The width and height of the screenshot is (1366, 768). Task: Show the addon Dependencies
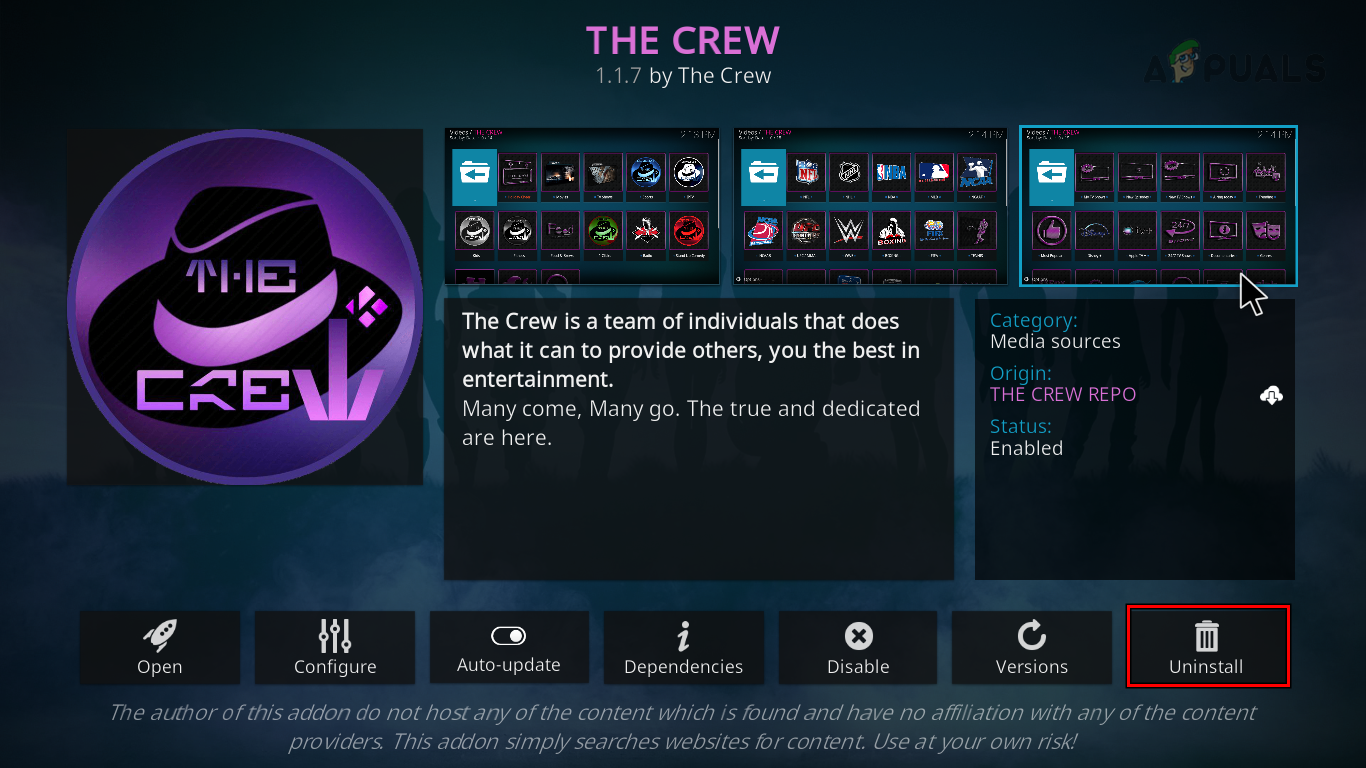coord(684,648)
